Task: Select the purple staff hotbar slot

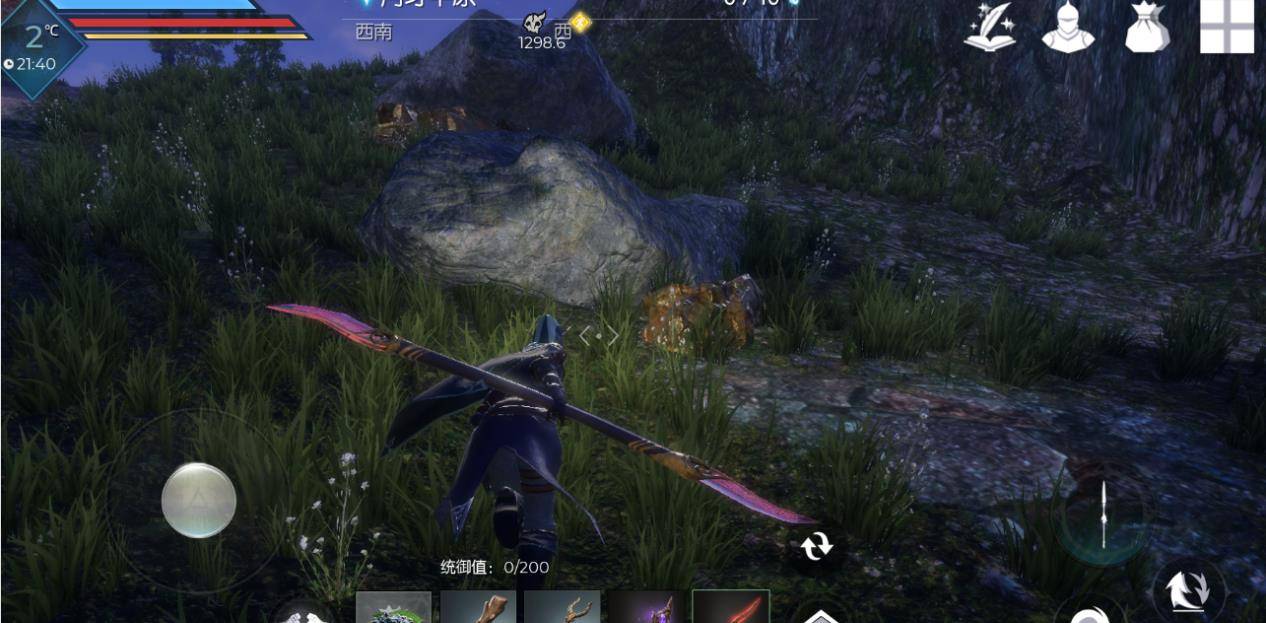Action: (647, 607)
